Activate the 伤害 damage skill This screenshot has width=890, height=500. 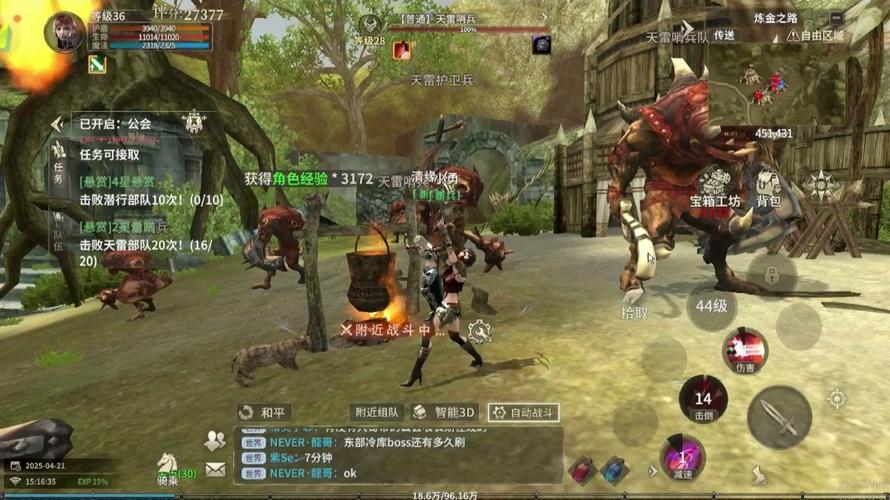tap(745, 350)
